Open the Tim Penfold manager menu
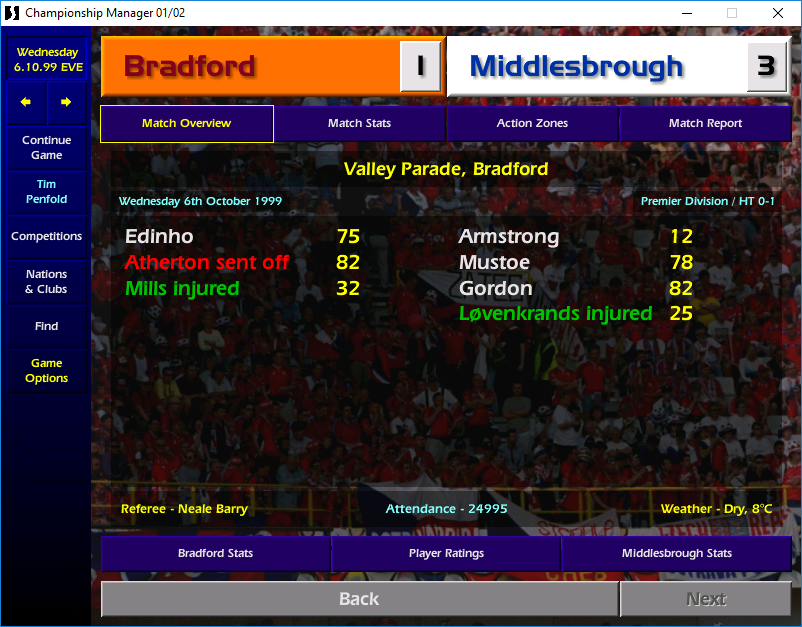802x627 pixels. tap(46, 192)
